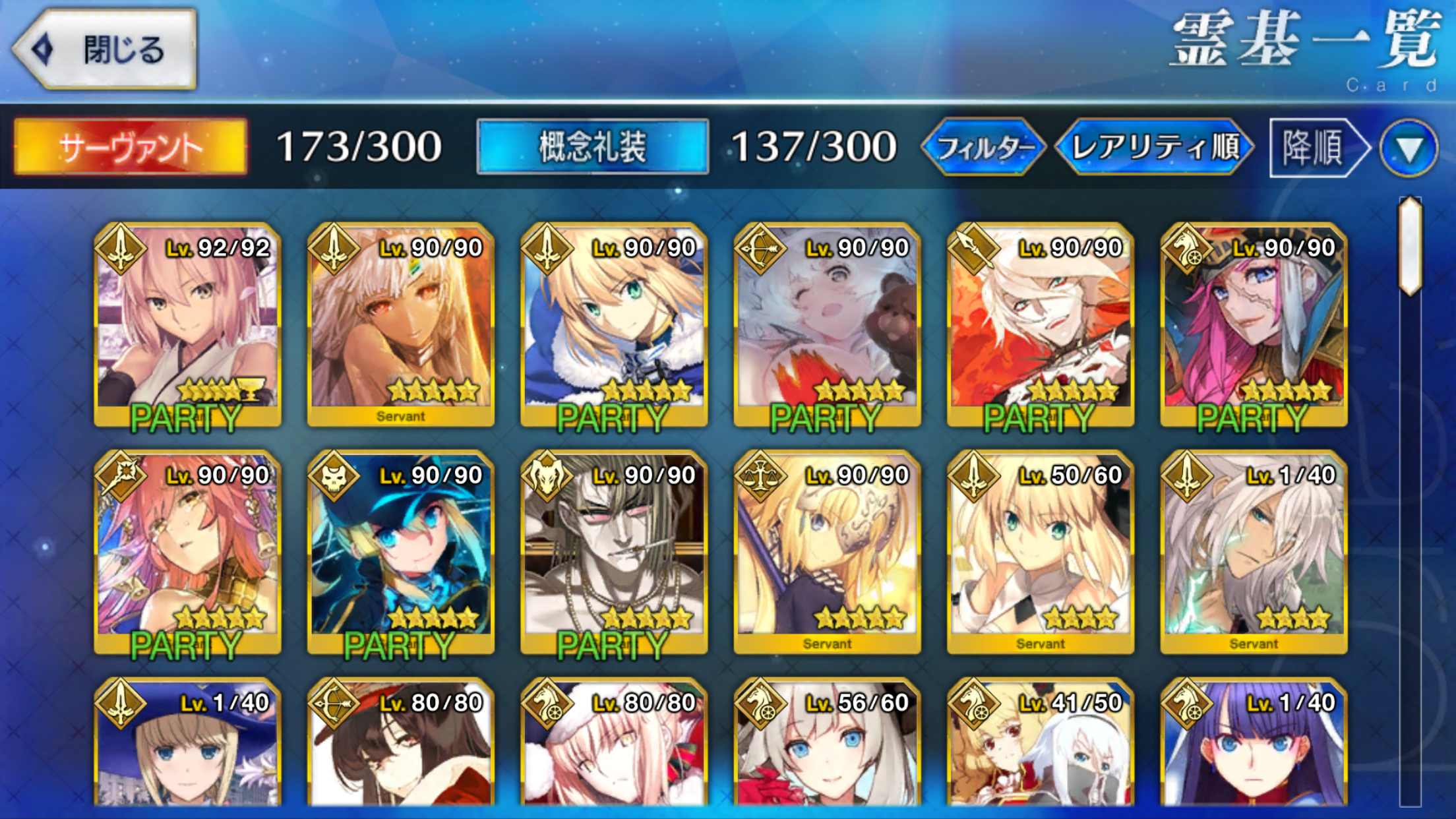Pick the white-haired Saber Lv. 1/40 card
Screen dimensions: 1456x819
[1254, 552]
